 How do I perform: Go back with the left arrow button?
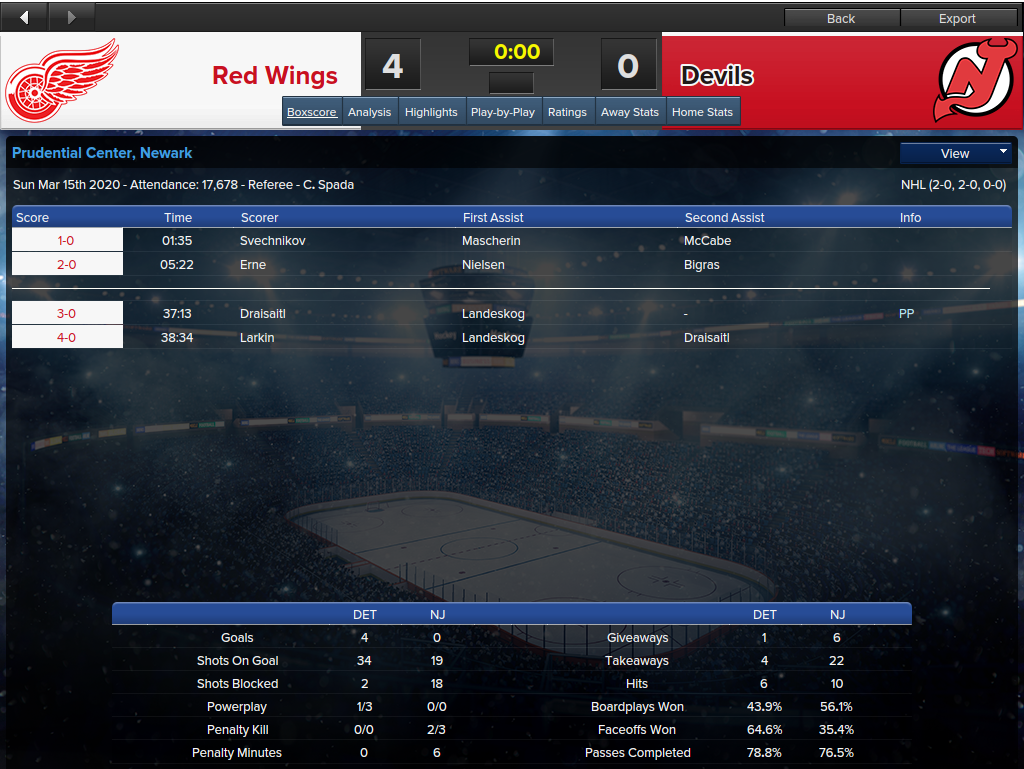(x=24, y=17)
